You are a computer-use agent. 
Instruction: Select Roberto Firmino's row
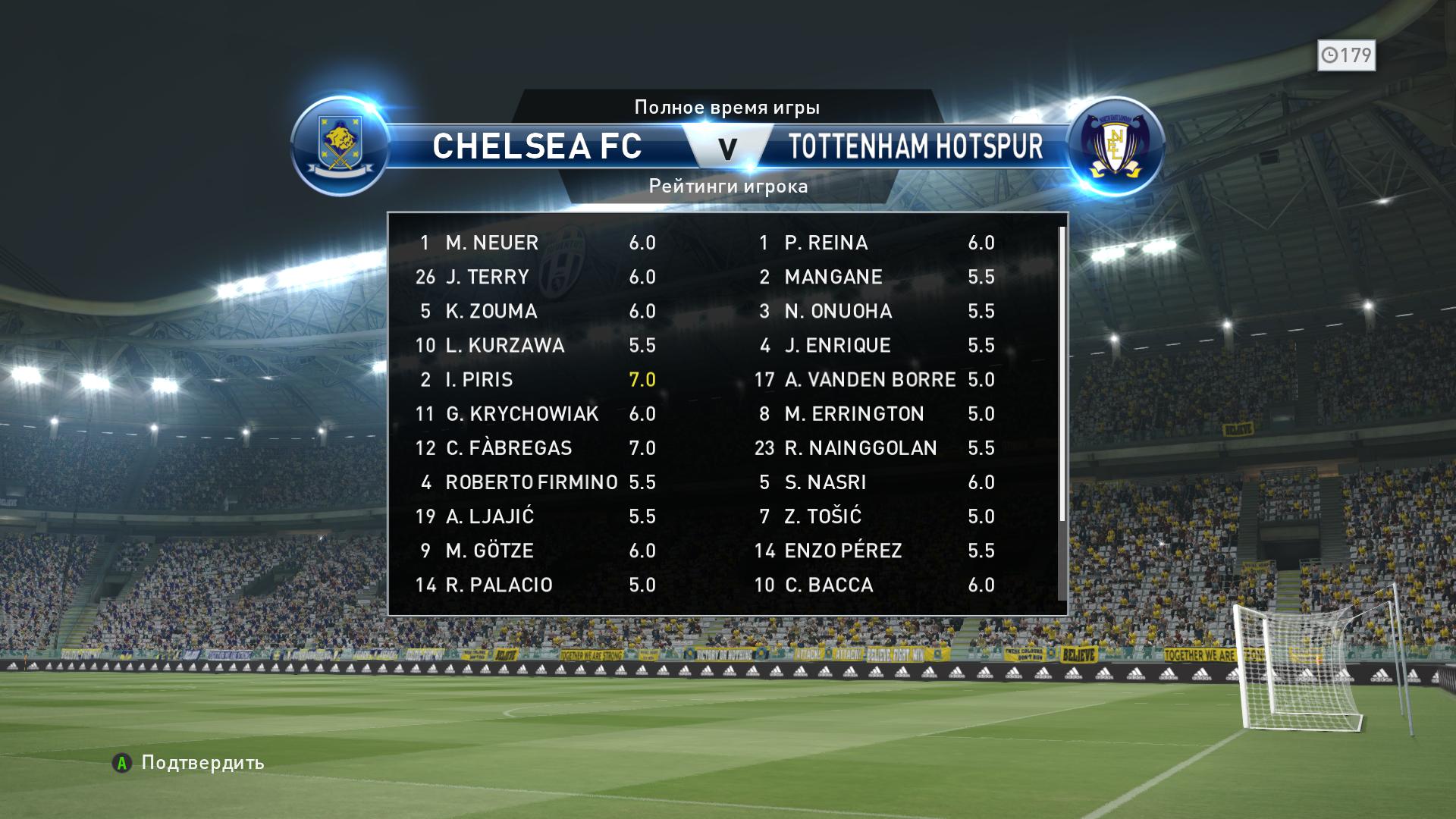pos(535,482)
